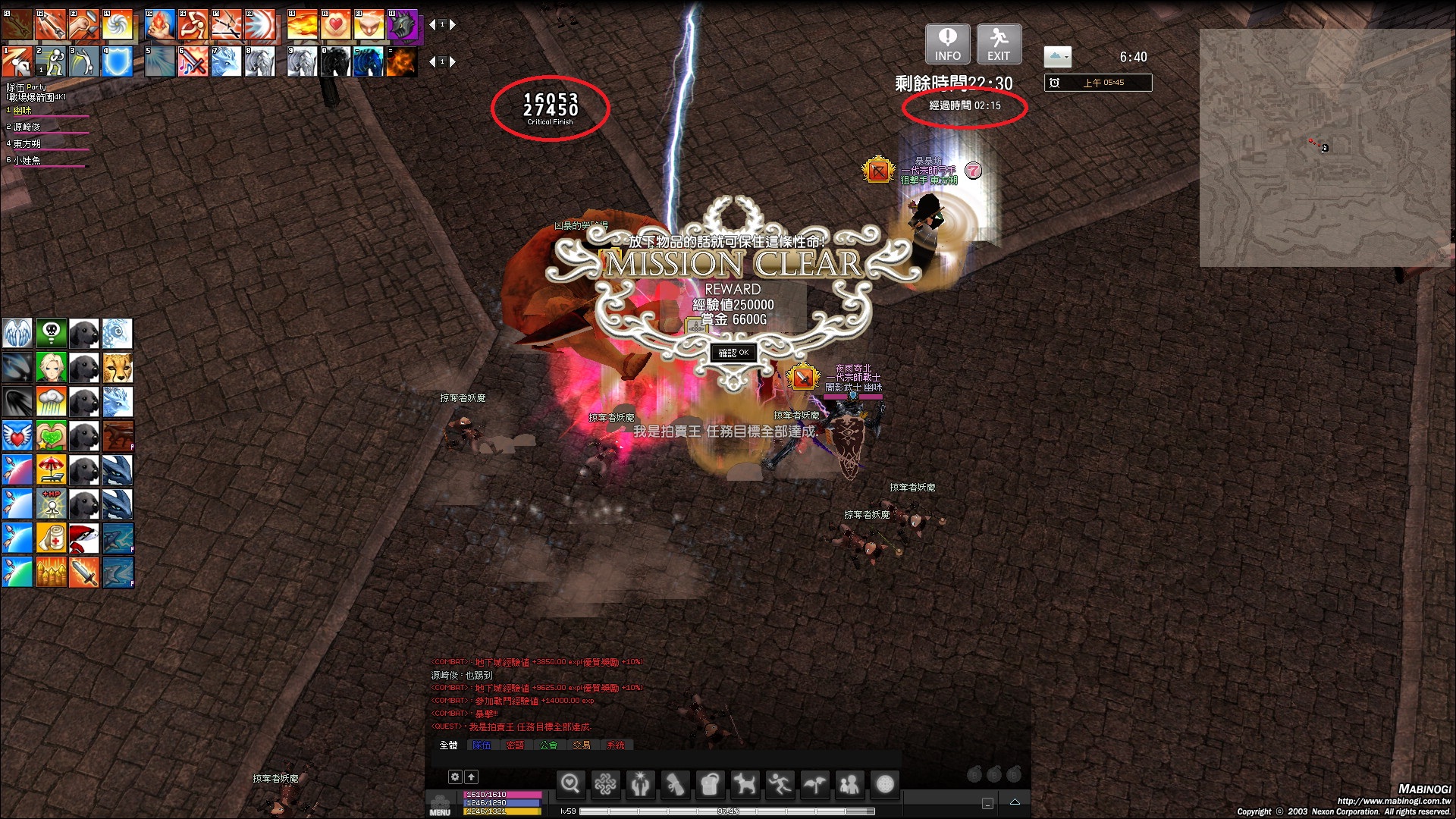Confirm the Mission Clear reward with OK
The height and width of the screenshot is (819, 1456).
733,353
